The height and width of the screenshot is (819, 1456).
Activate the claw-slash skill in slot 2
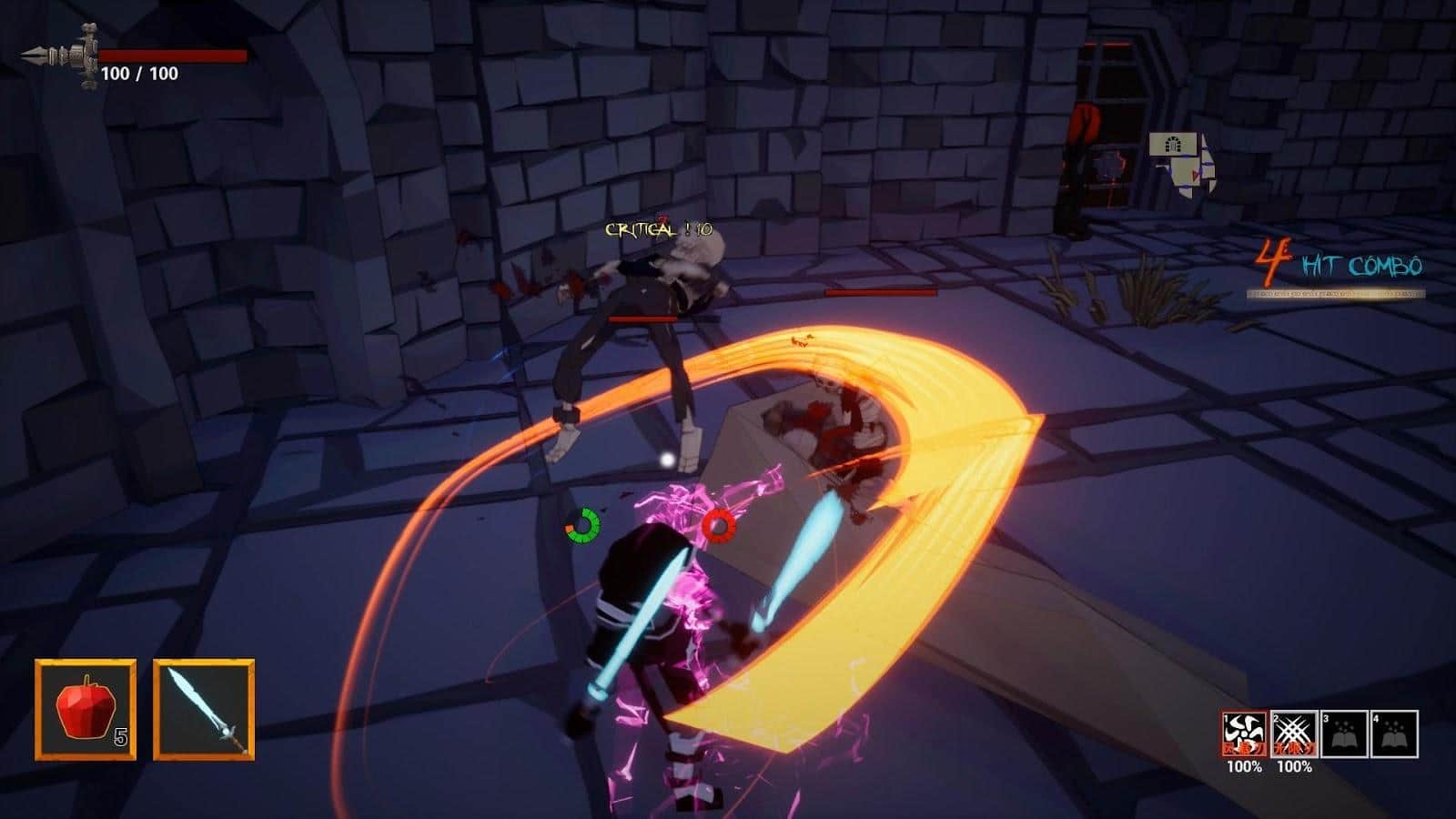pyautogui.click(x=1294, y=734)
